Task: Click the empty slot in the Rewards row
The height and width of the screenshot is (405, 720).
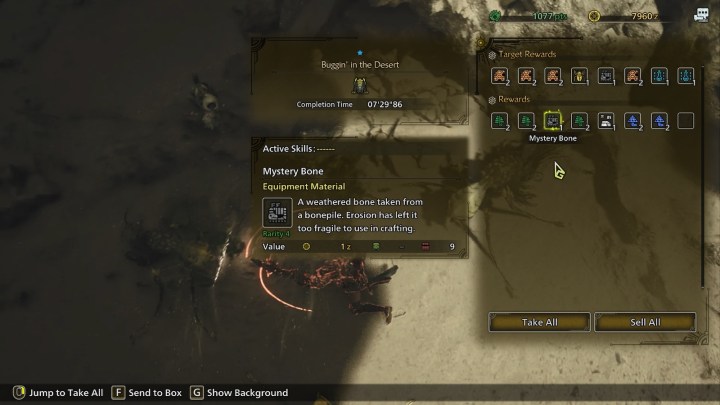Action: pyautogui.click(x=686, y=121)
